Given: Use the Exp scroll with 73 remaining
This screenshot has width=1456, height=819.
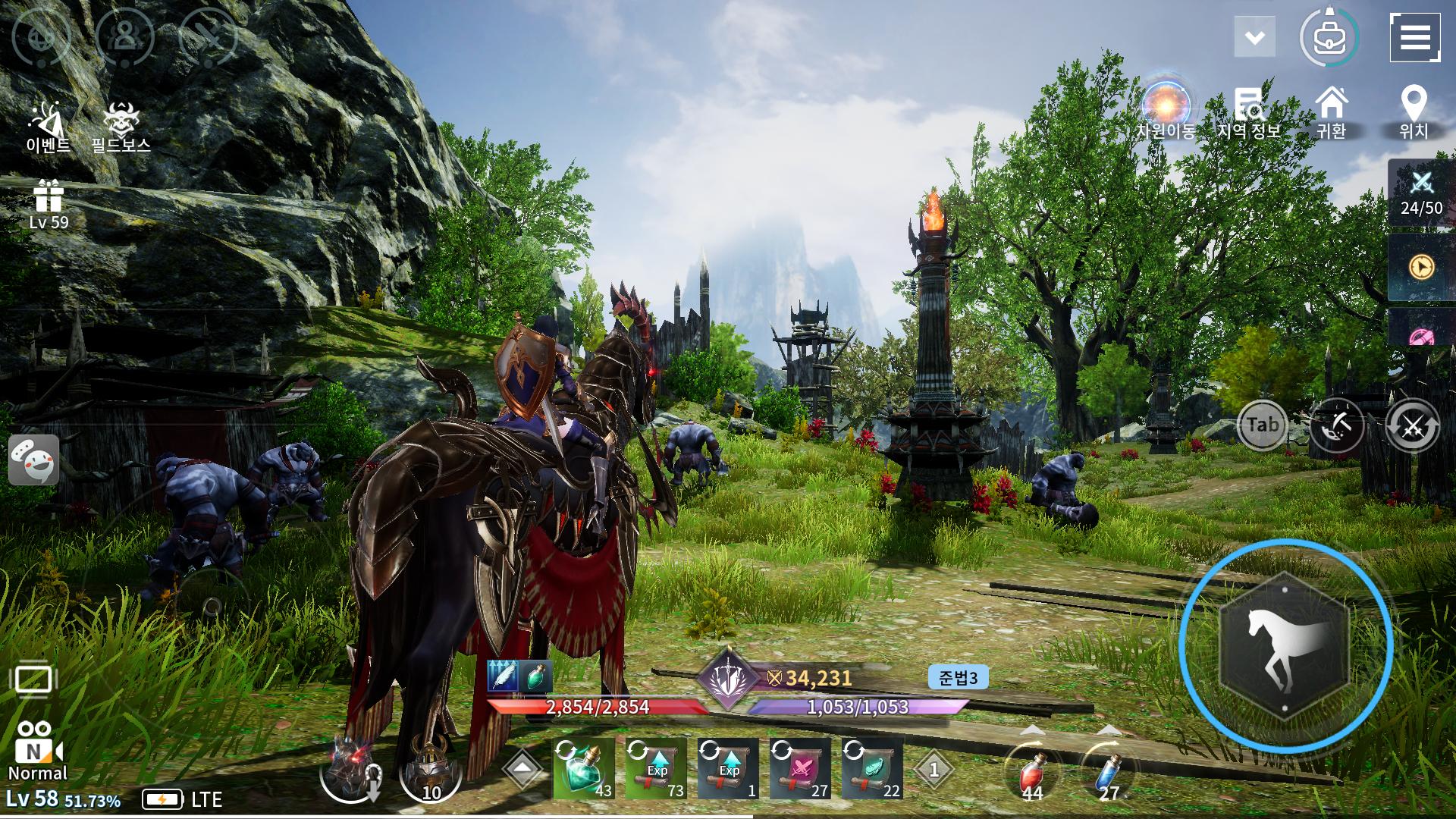Looking at the screenshot, I should pos(656,768).
